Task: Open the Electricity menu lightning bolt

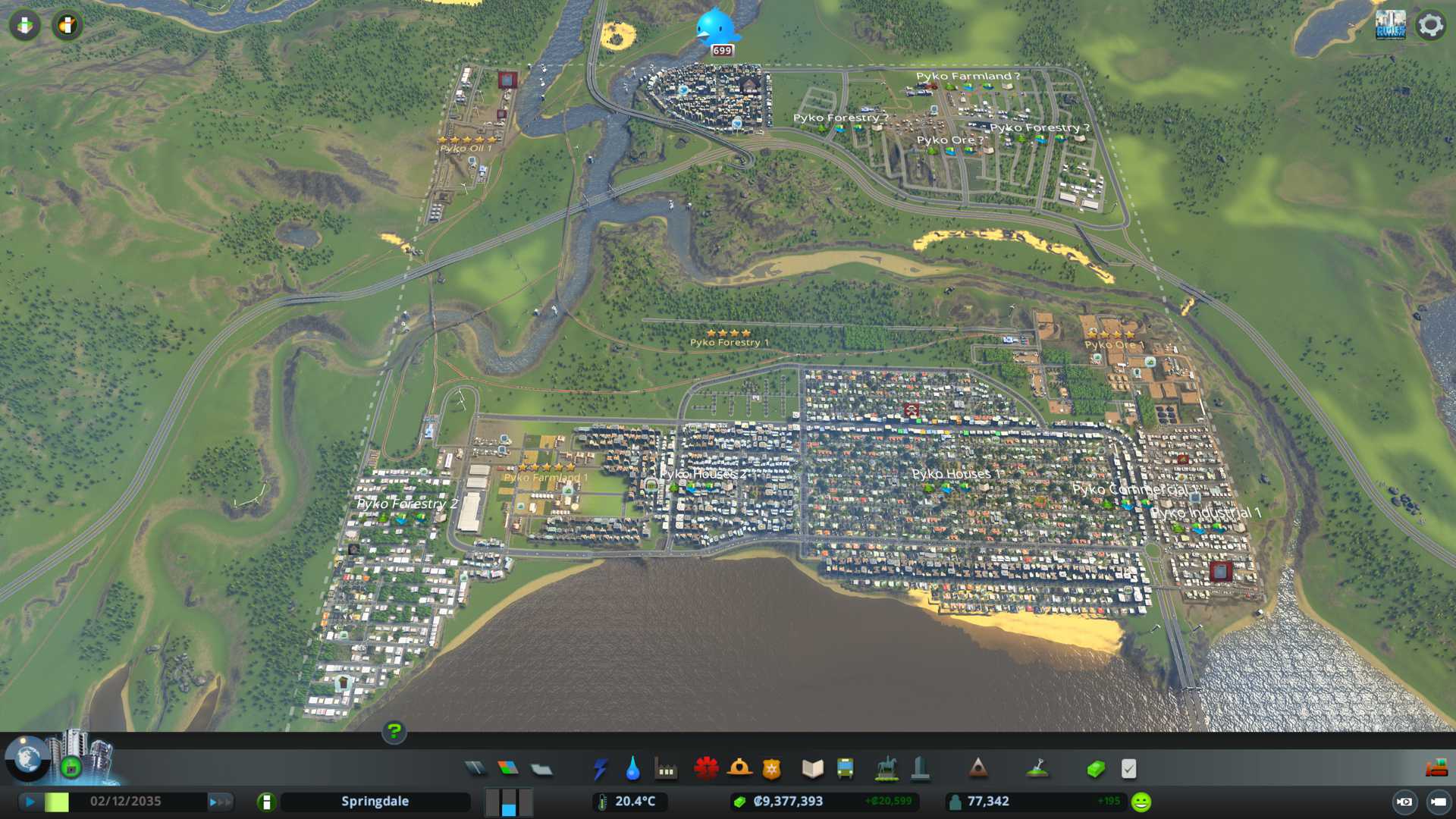Action: tap(600, 769)
